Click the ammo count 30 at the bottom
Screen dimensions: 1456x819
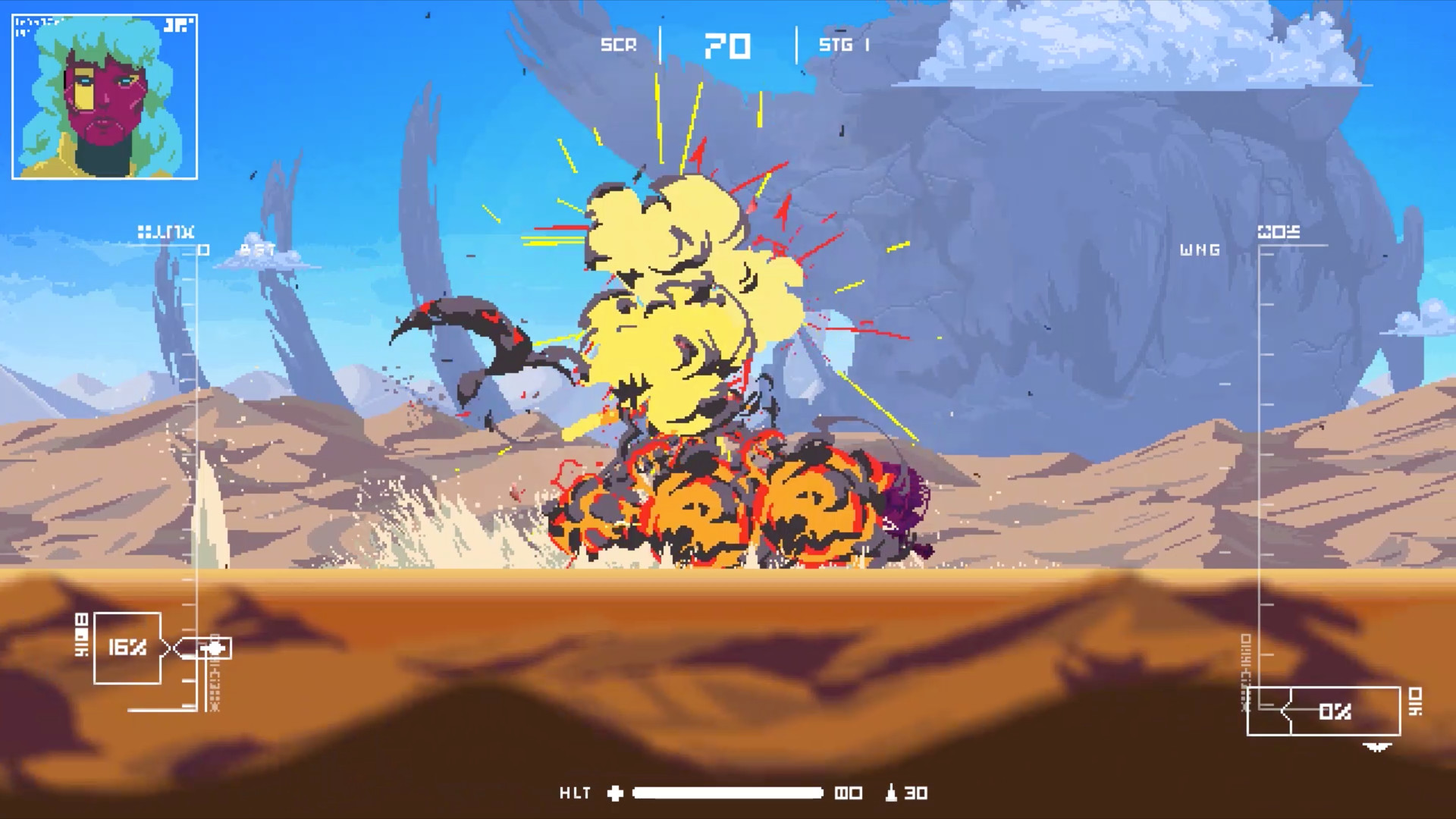(x=917, y=793)
